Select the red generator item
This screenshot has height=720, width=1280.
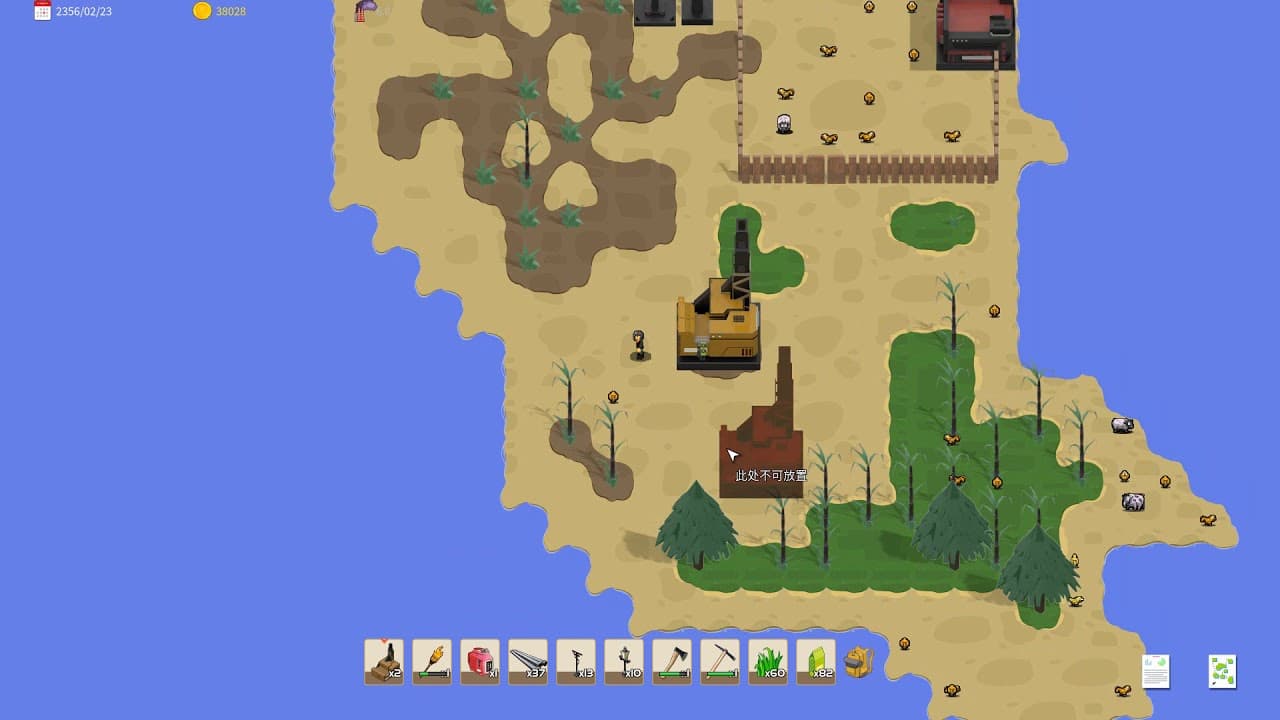coord(479,660)
